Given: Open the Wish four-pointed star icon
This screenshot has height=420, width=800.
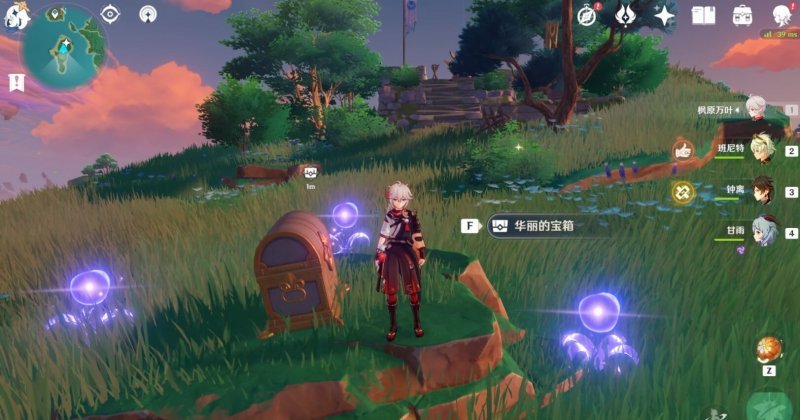Looking at the screenshot, I should [x=665, y=15].
